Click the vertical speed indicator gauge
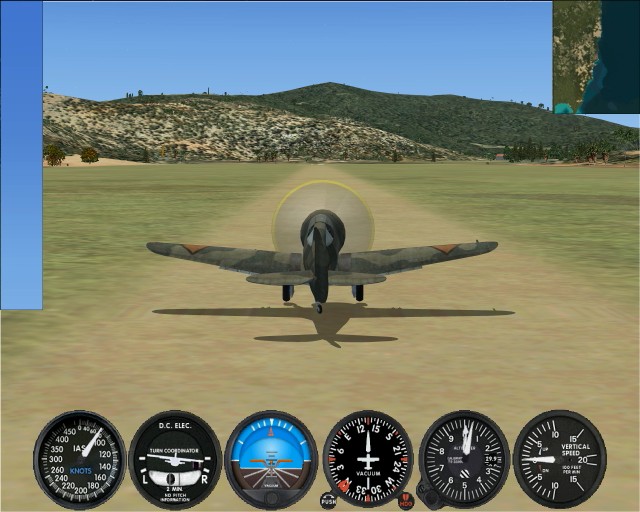The image size is (640, 512). 559,458
